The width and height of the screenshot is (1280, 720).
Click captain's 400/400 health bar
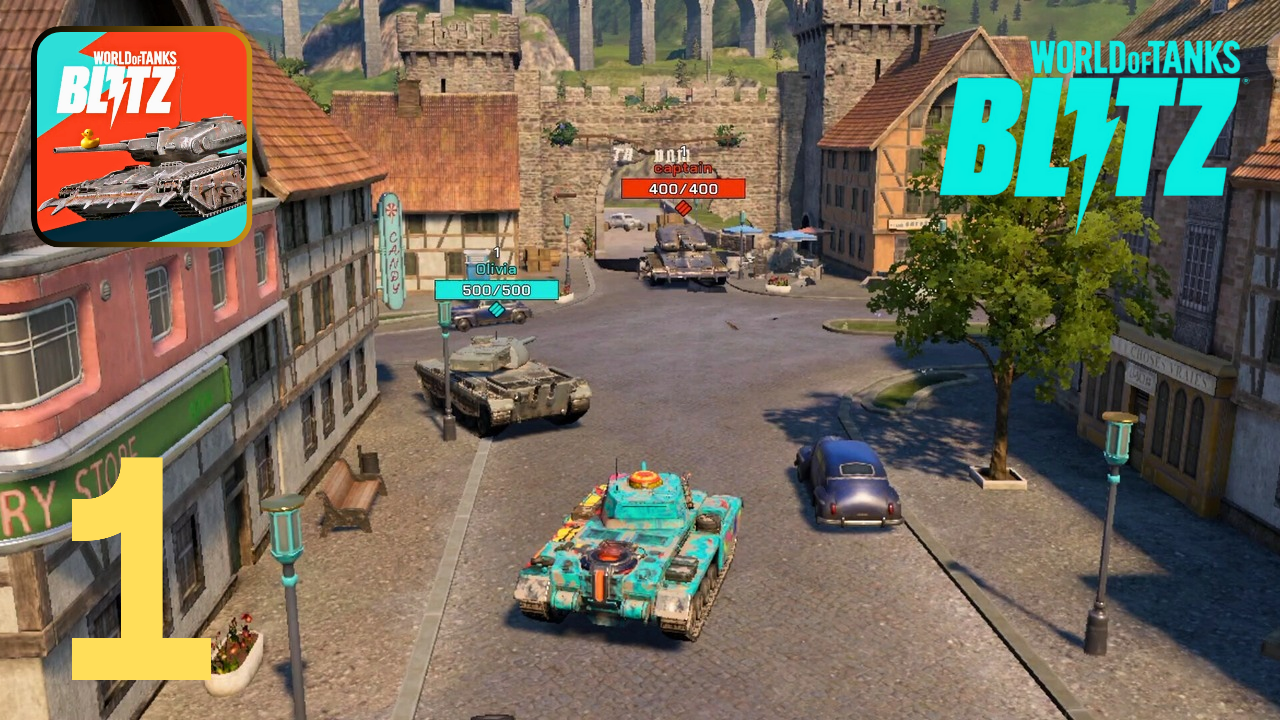point(684,189)
